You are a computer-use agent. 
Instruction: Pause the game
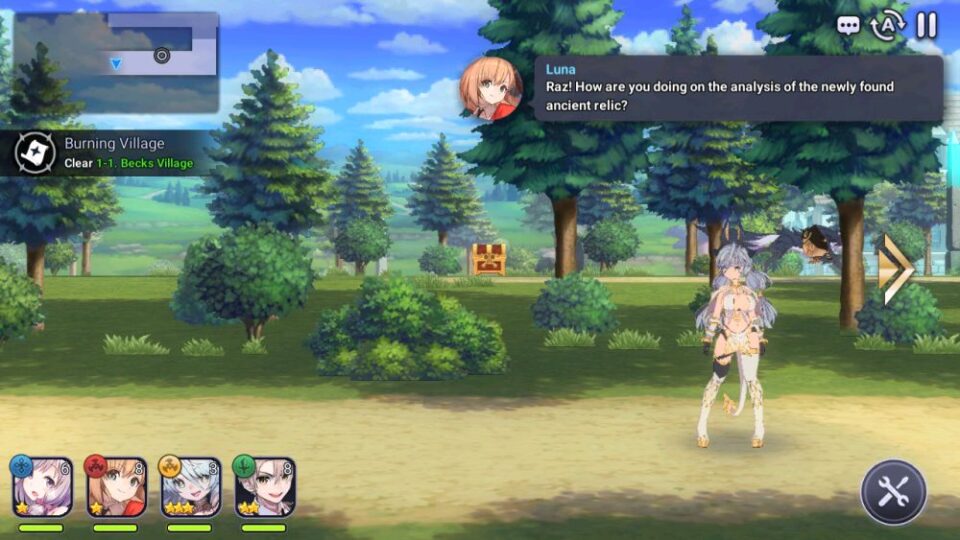(927, 25)
